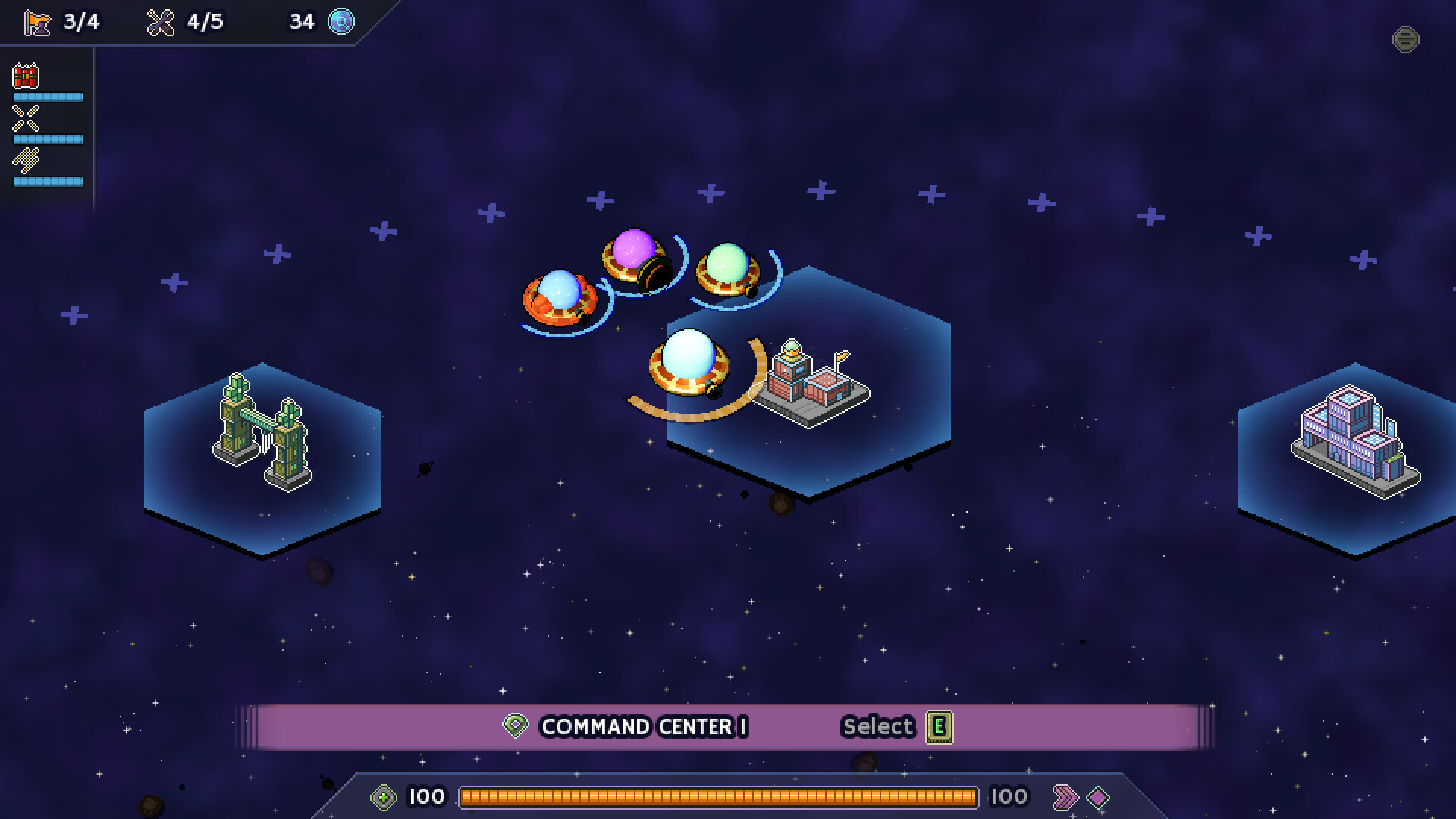Click the blue portal orb icon next to 34
The image size is (1456, 819).
[x=340, y=21]
